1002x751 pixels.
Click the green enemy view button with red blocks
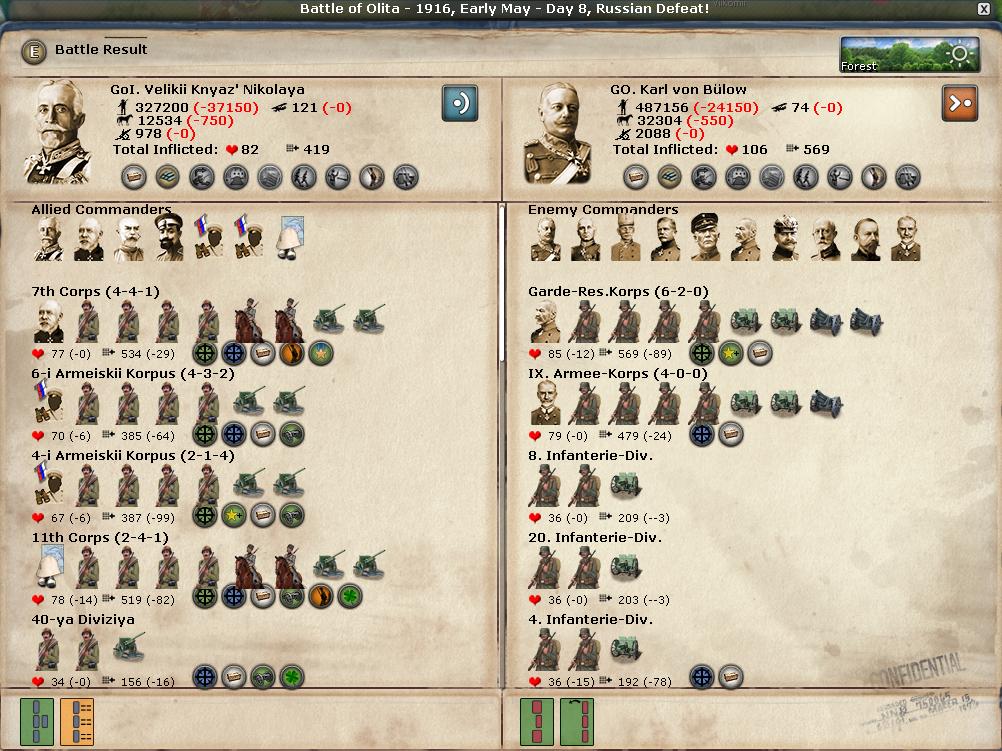537,722
